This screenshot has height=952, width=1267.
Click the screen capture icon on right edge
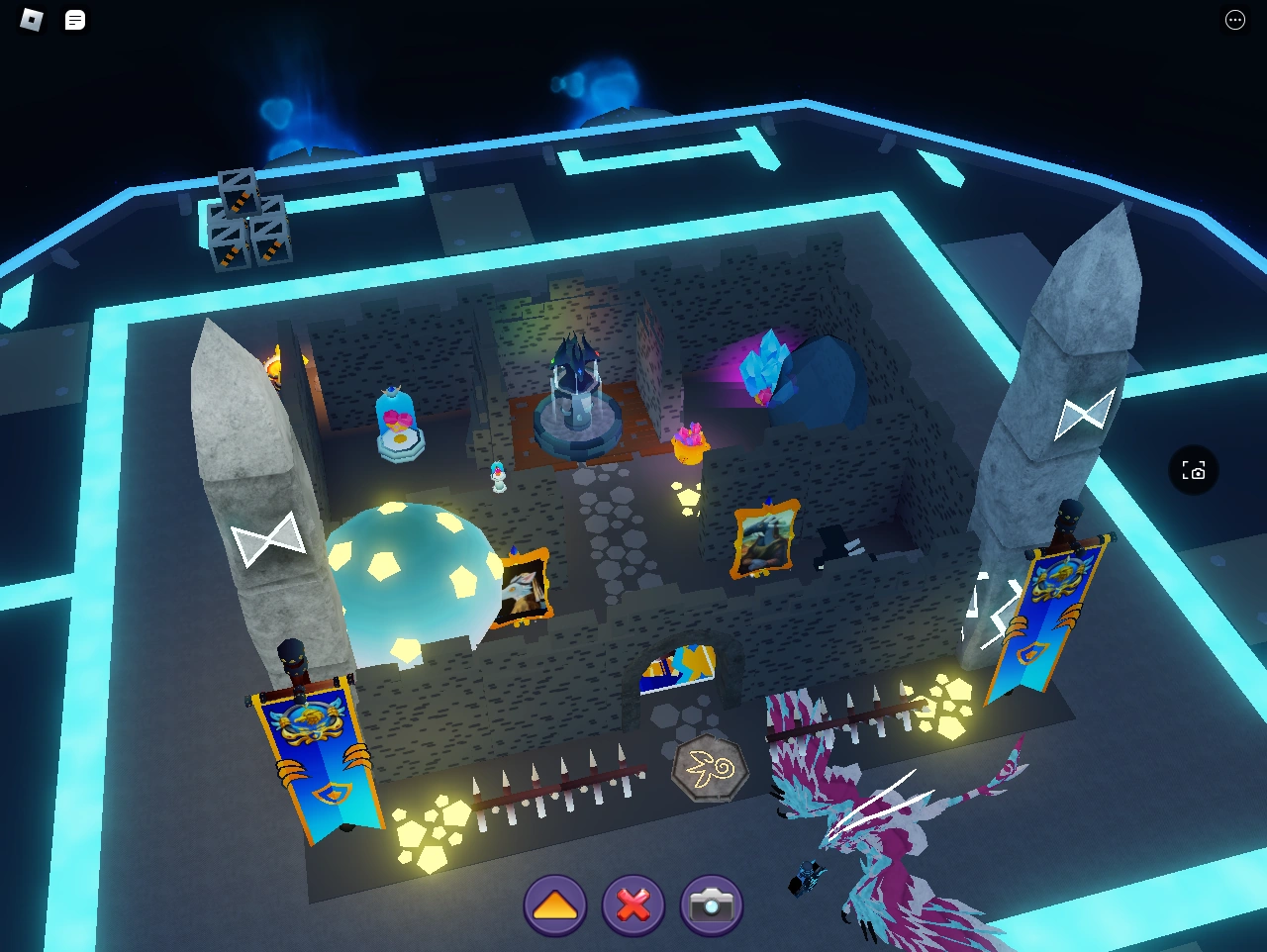[1194, 471]
